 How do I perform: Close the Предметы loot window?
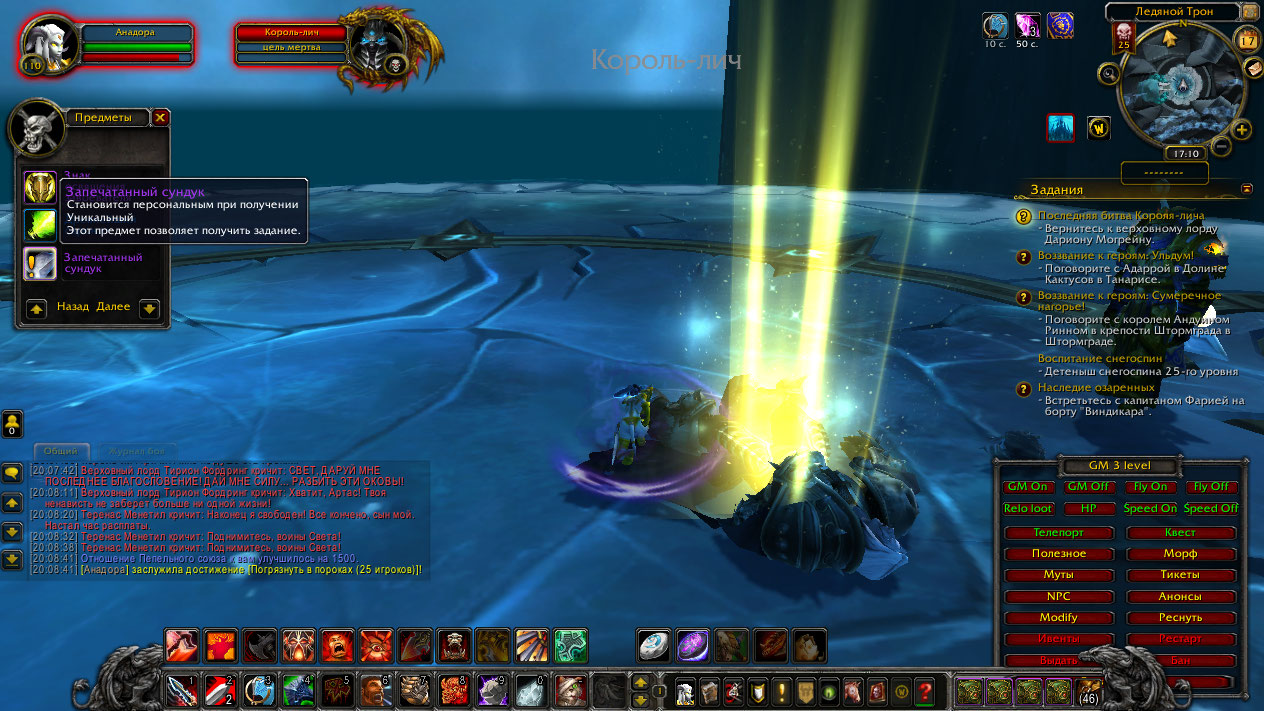[160, 117]
